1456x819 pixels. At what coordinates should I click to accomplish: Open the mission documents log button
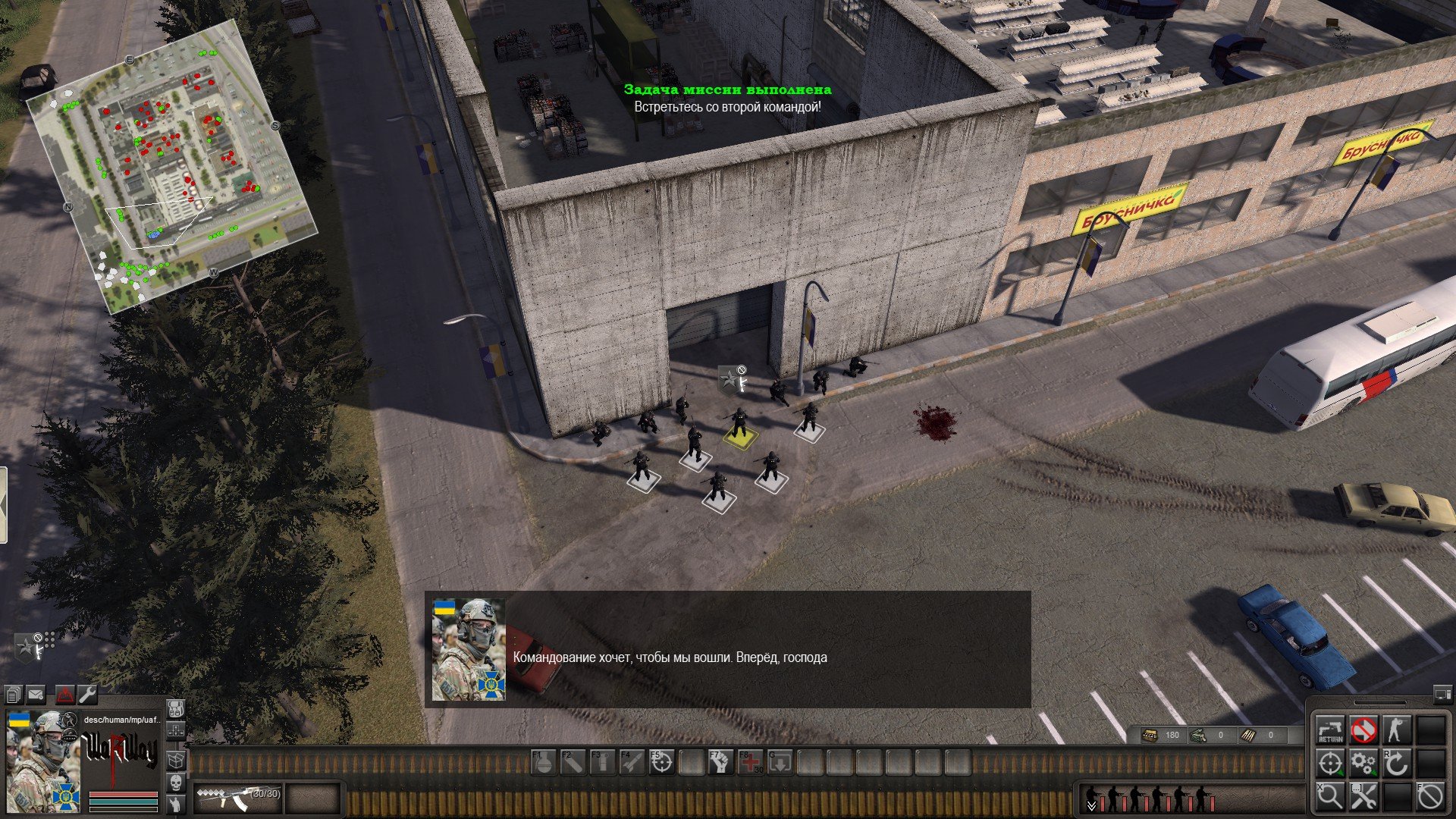(x=14, y=695)
